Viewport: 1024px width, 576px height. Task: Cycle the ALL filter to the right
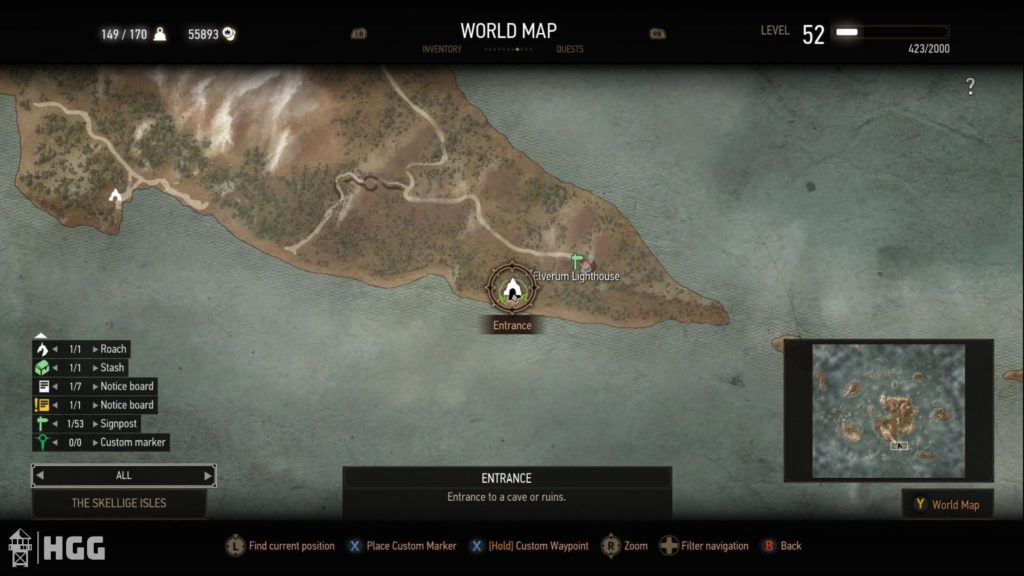click(x=208, y=475)
